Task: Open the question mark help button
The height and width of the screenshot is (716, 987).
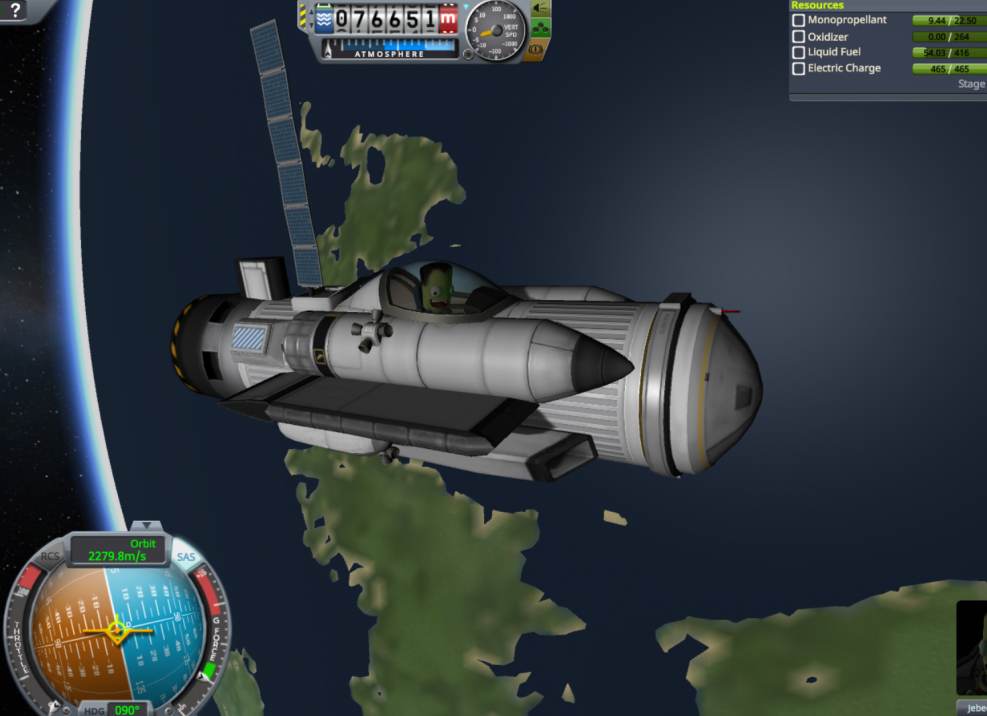Action: [x=15, y=11]
